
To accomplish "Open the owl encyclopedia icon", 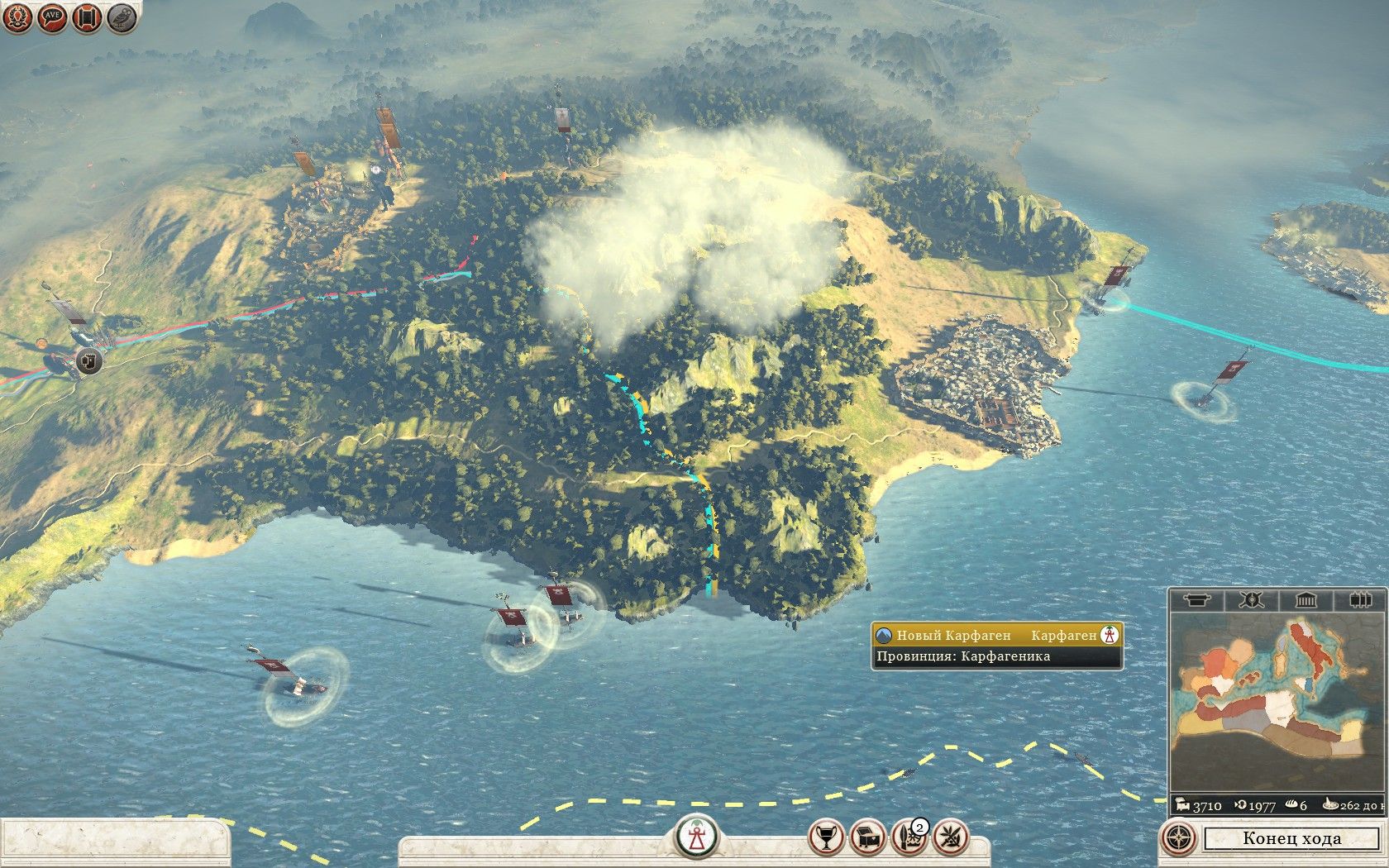I will (x=122, y=17).
